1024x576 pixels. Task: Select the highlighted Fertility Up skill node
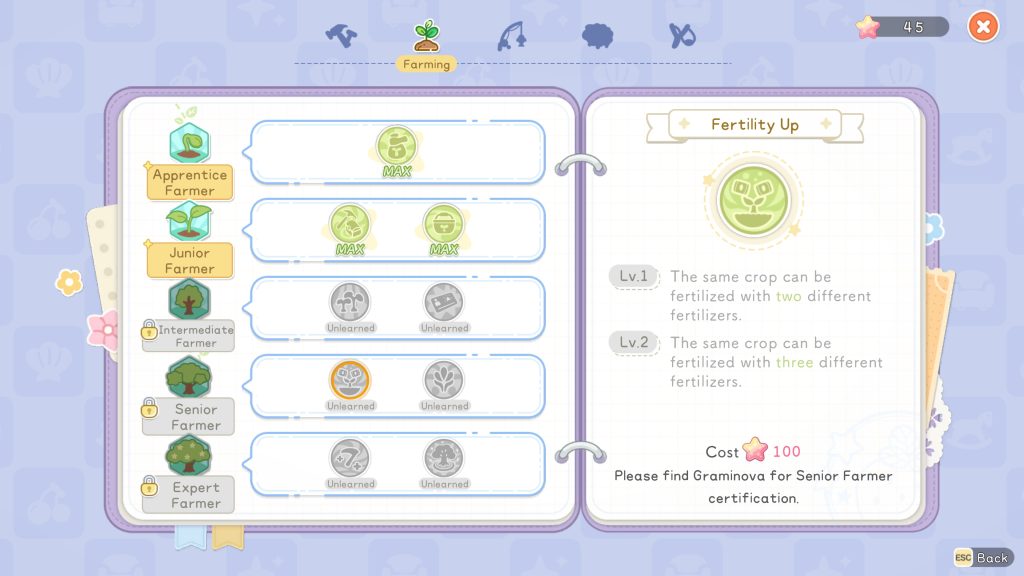[350, 380]
